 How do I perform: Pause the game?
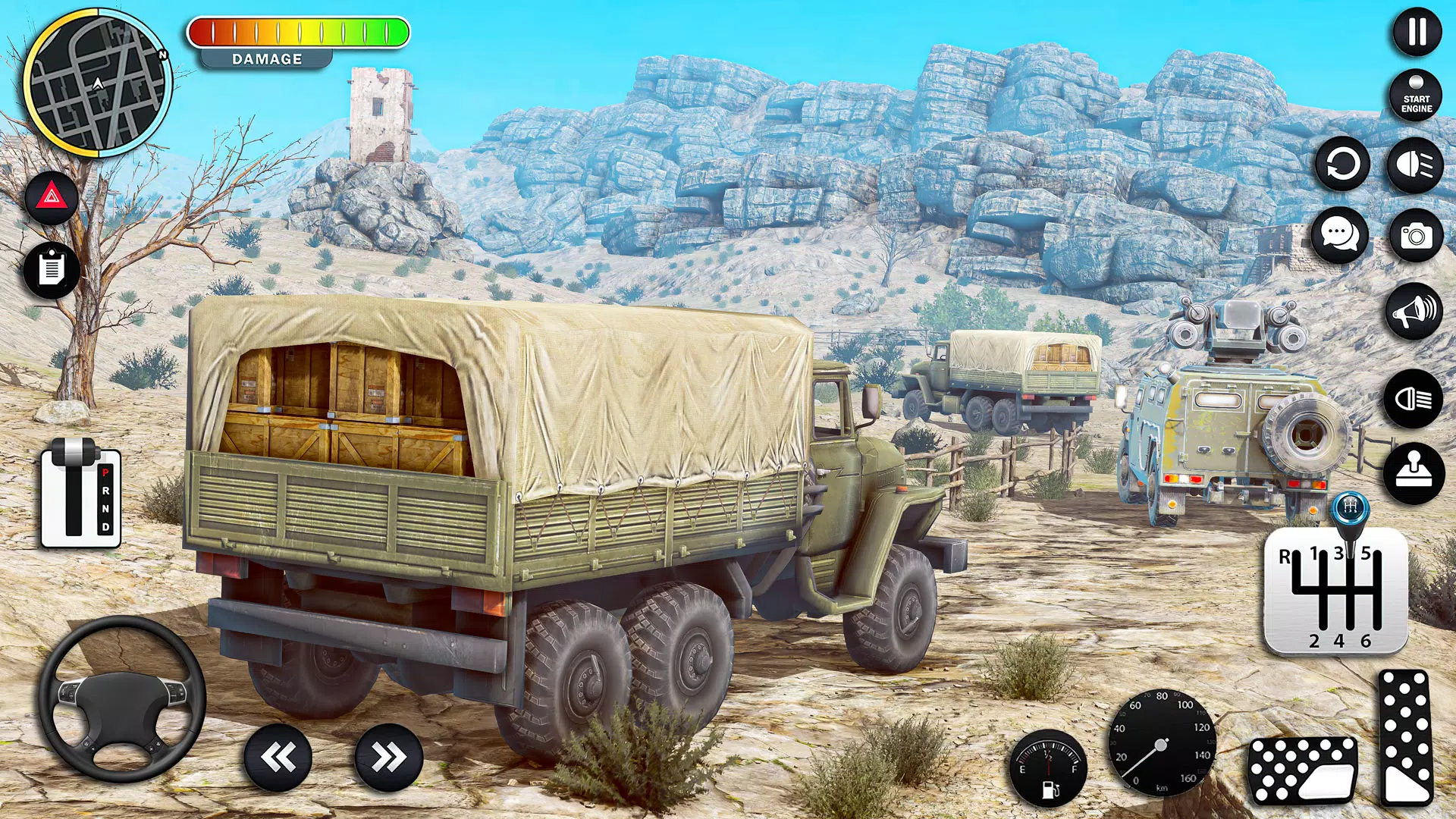(x=1417, y=32)
